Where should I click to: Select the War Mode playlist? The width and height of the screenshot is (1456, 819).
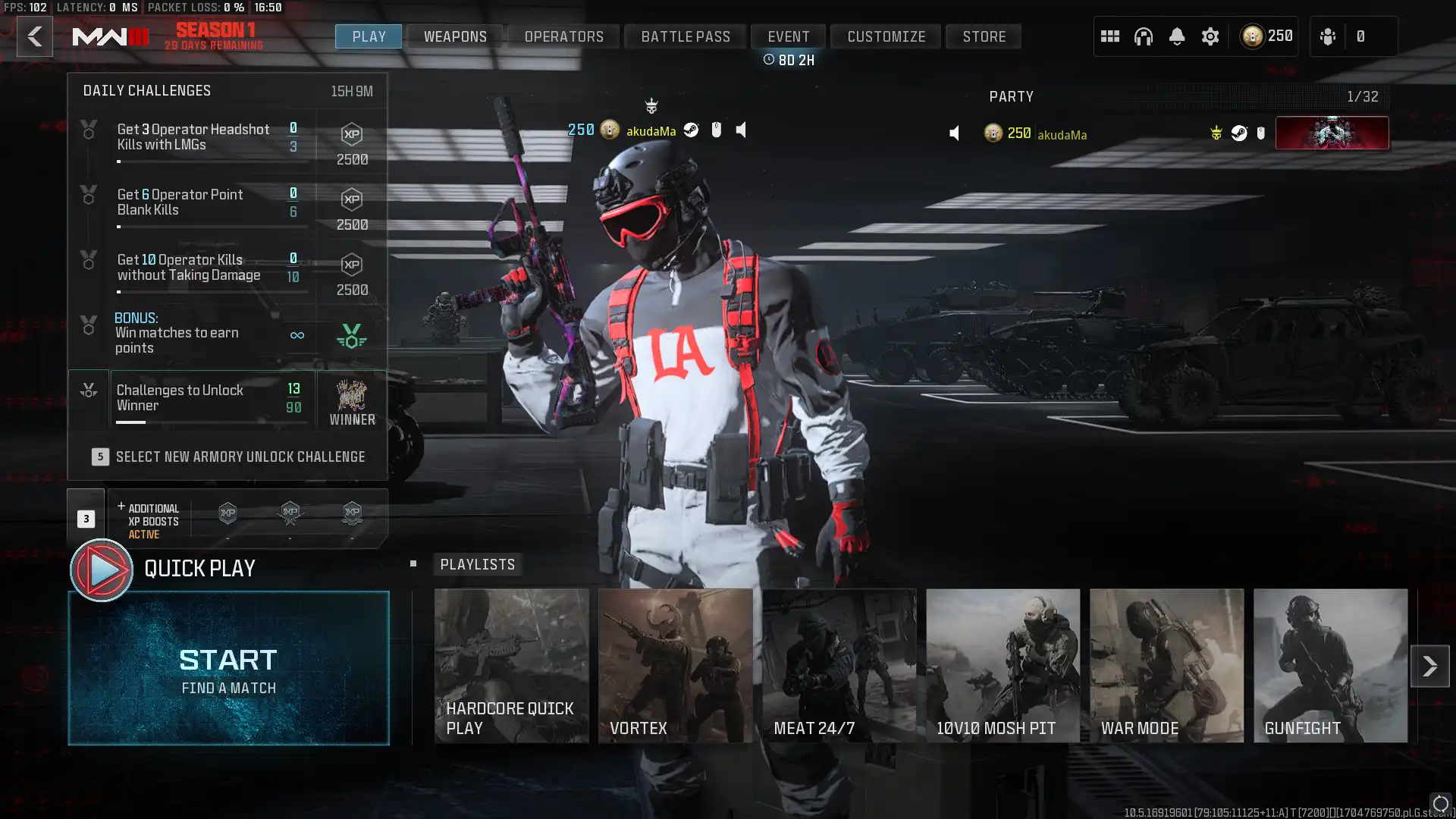1166,666
